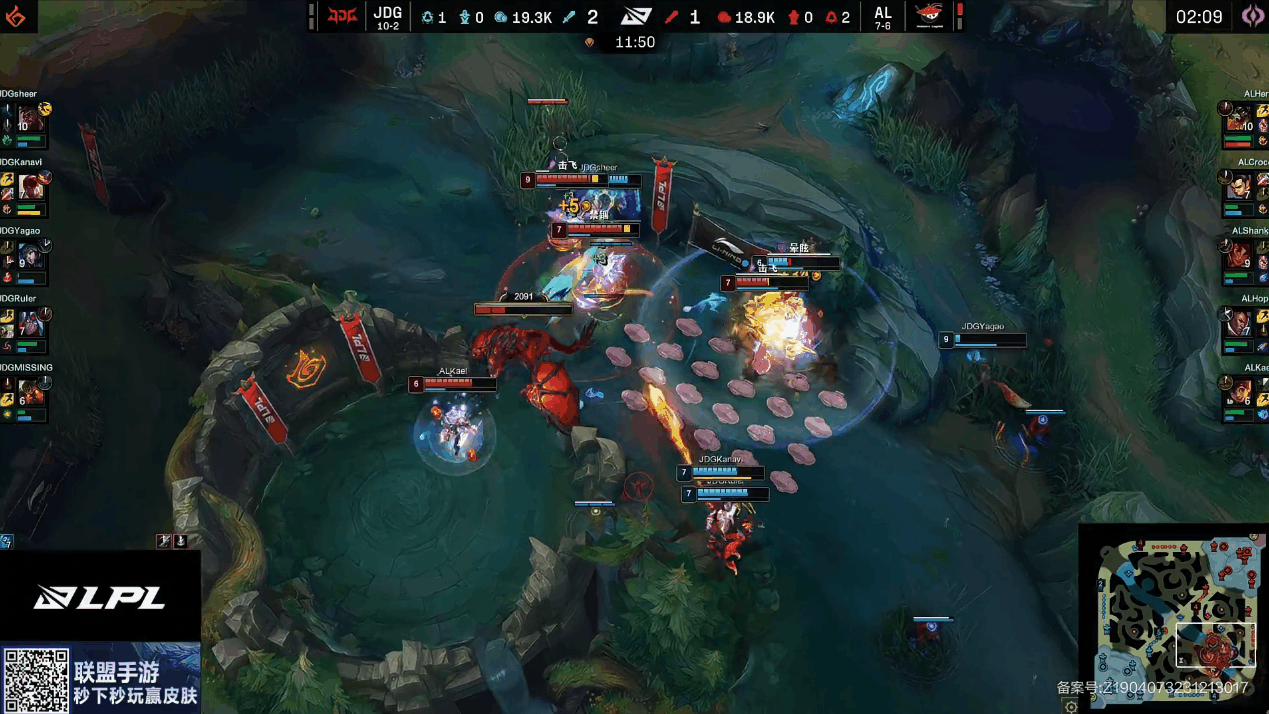Select the top AL player's portrait (level 10)
The width and height of the screenshot is (1269, 714).
coord(1240,119)
